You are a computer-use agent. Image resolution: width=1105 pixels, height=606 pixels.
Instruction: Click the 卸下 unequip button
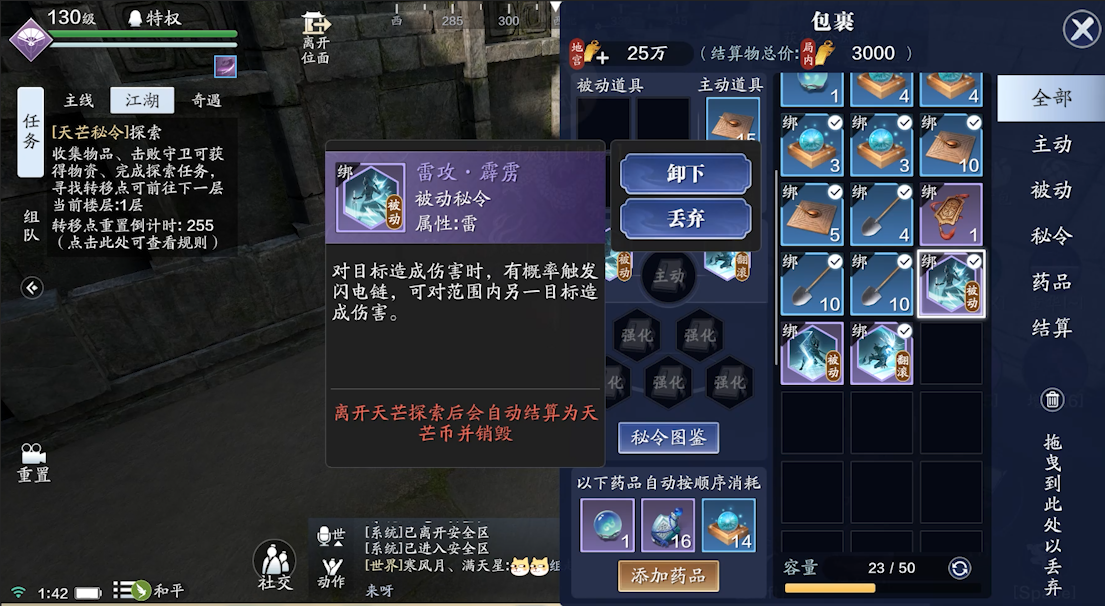pos(685,174)
